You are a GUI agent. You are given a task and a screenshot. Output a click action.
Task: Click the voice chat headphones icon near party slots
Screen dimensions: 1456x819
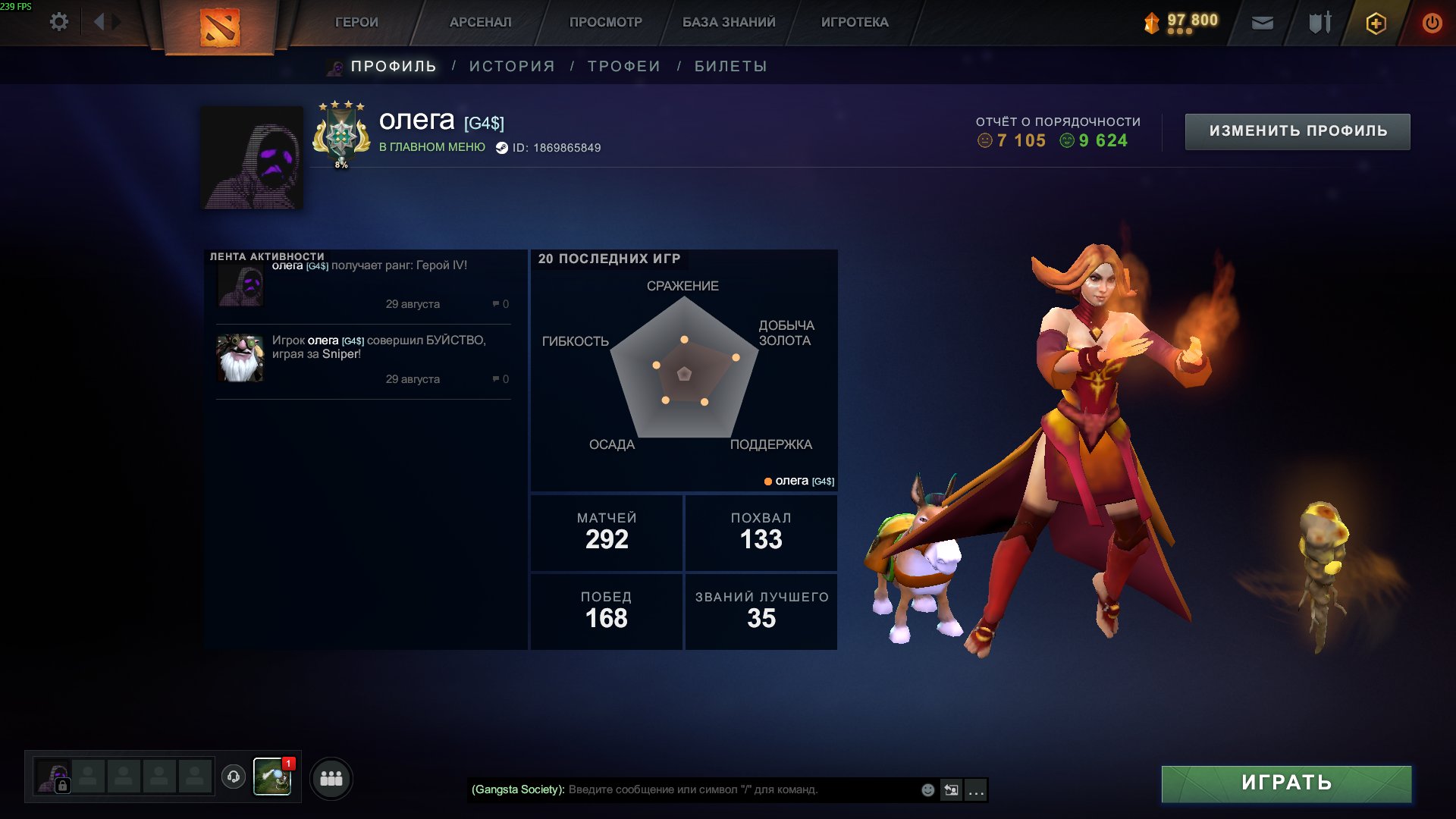tap(234, 777)
